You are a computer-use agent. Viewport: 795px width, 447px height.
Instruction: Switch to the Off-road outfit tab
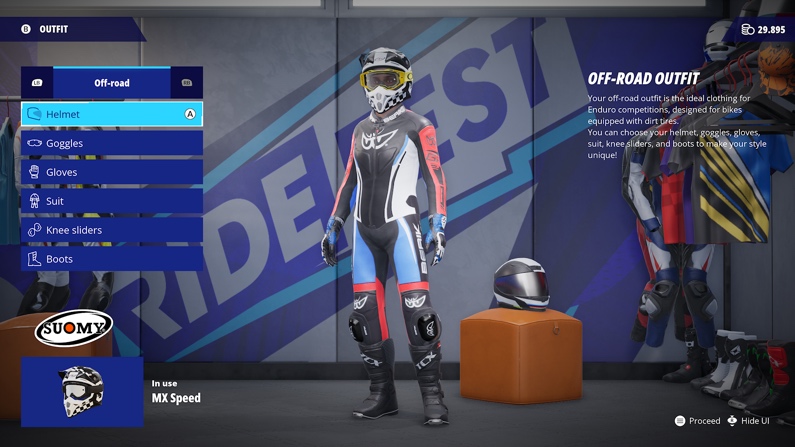tap(112, 83)
